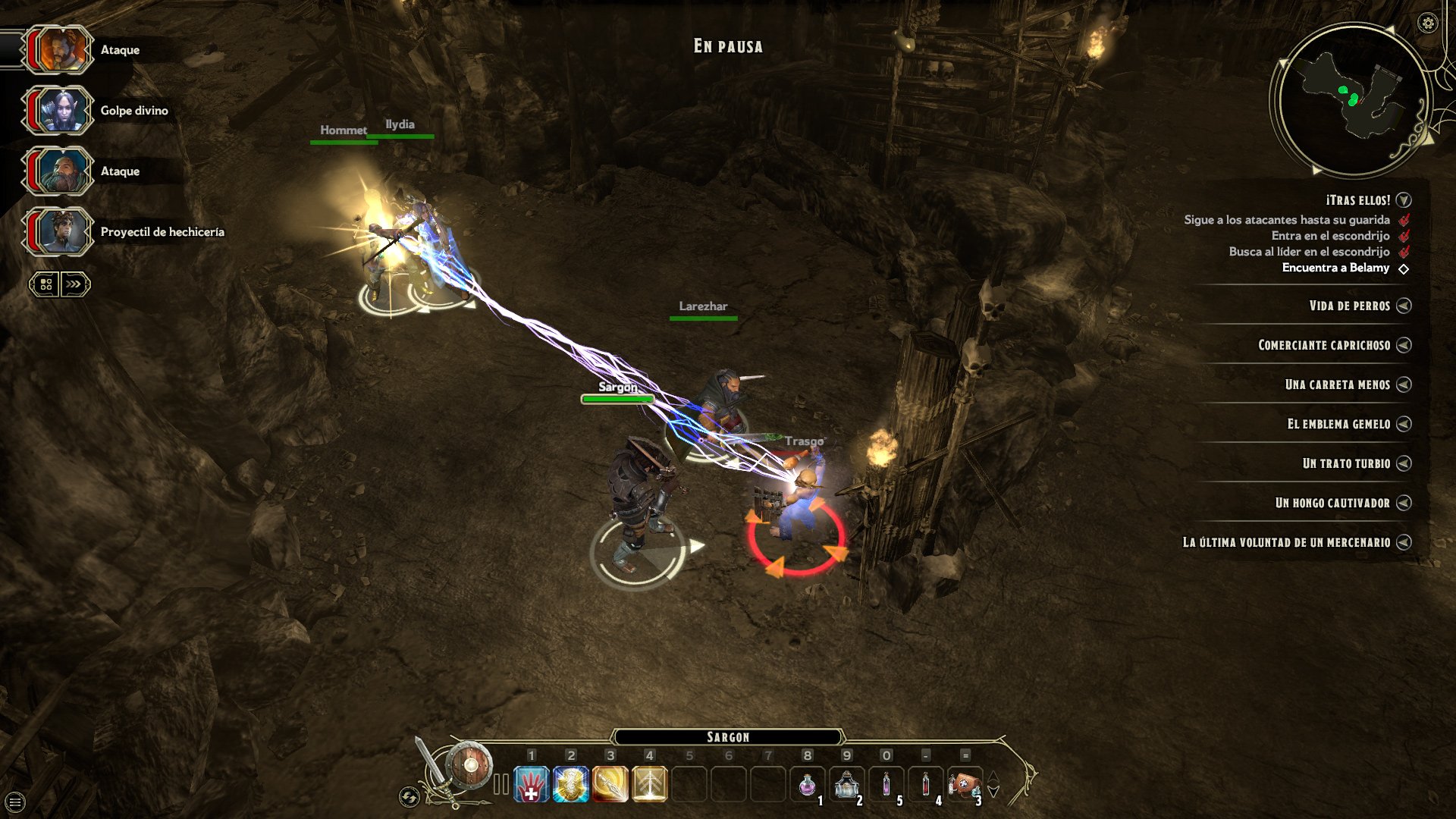Click the triple-arrow button under the portraits
The width and height of the screenshot is (1456, 819).
[74, 284]
